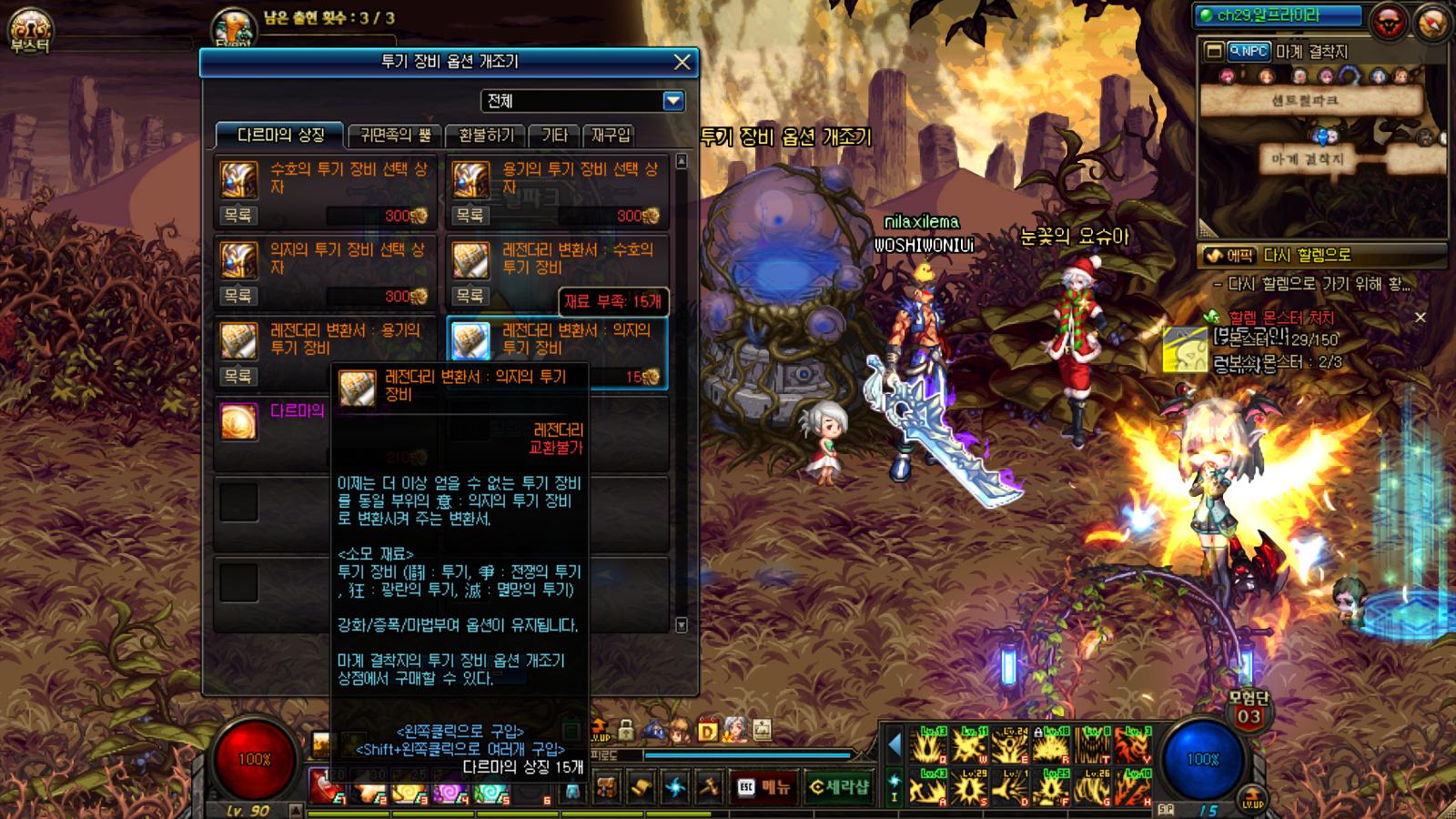Show 목록 for 의지의 투기 장비 선택 상자
The width and height of the screenshot is (1456, 819).
point(238,296)
